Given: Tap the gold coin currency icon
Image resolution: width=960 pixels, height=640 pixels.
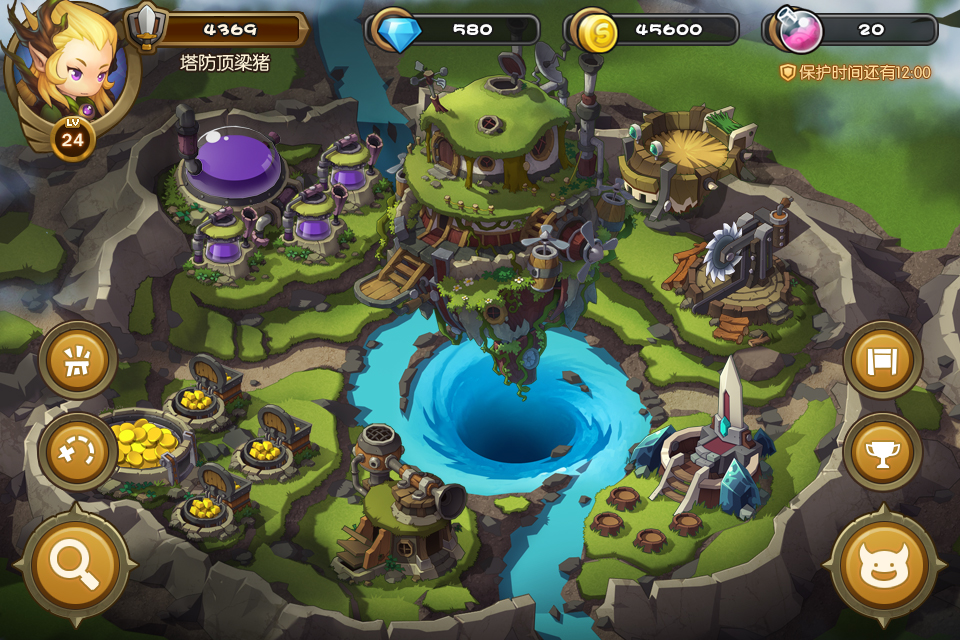Looking at the screenshot, I should pyautogui.click(x=596, y=30).
